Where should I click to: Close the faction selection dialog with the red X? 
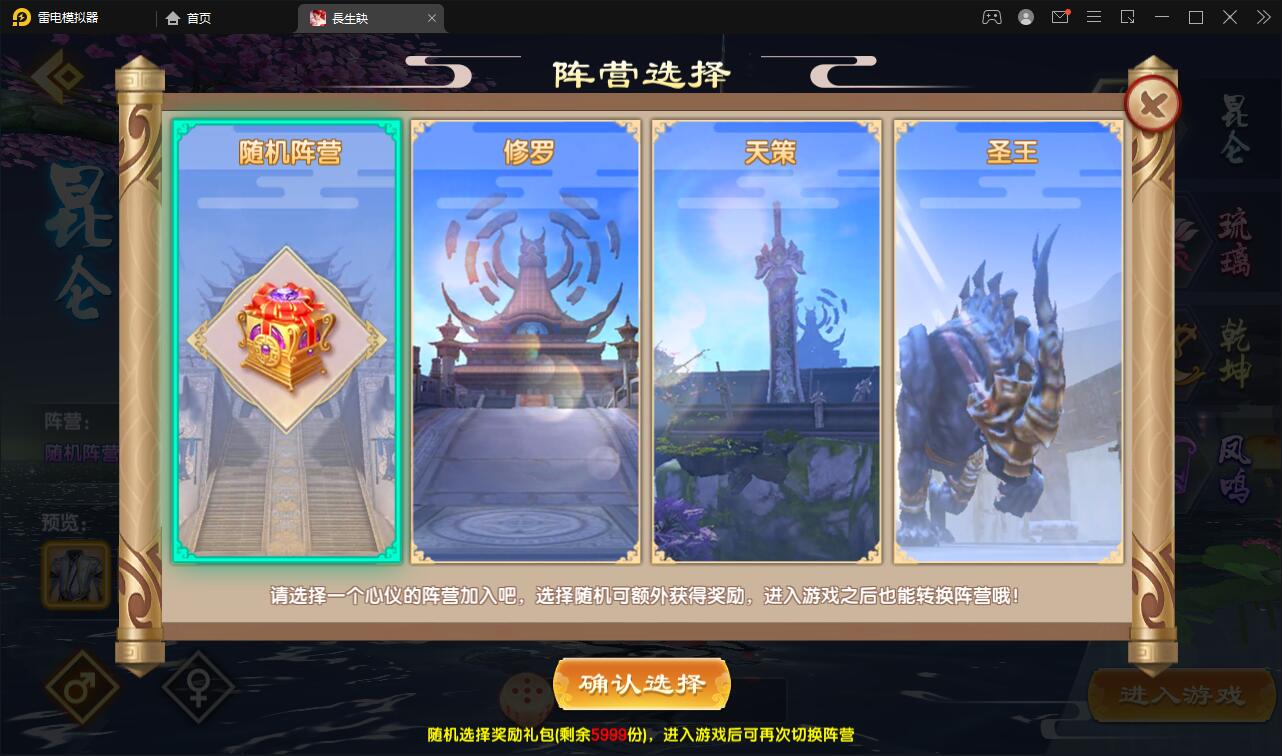point(1152,103)
